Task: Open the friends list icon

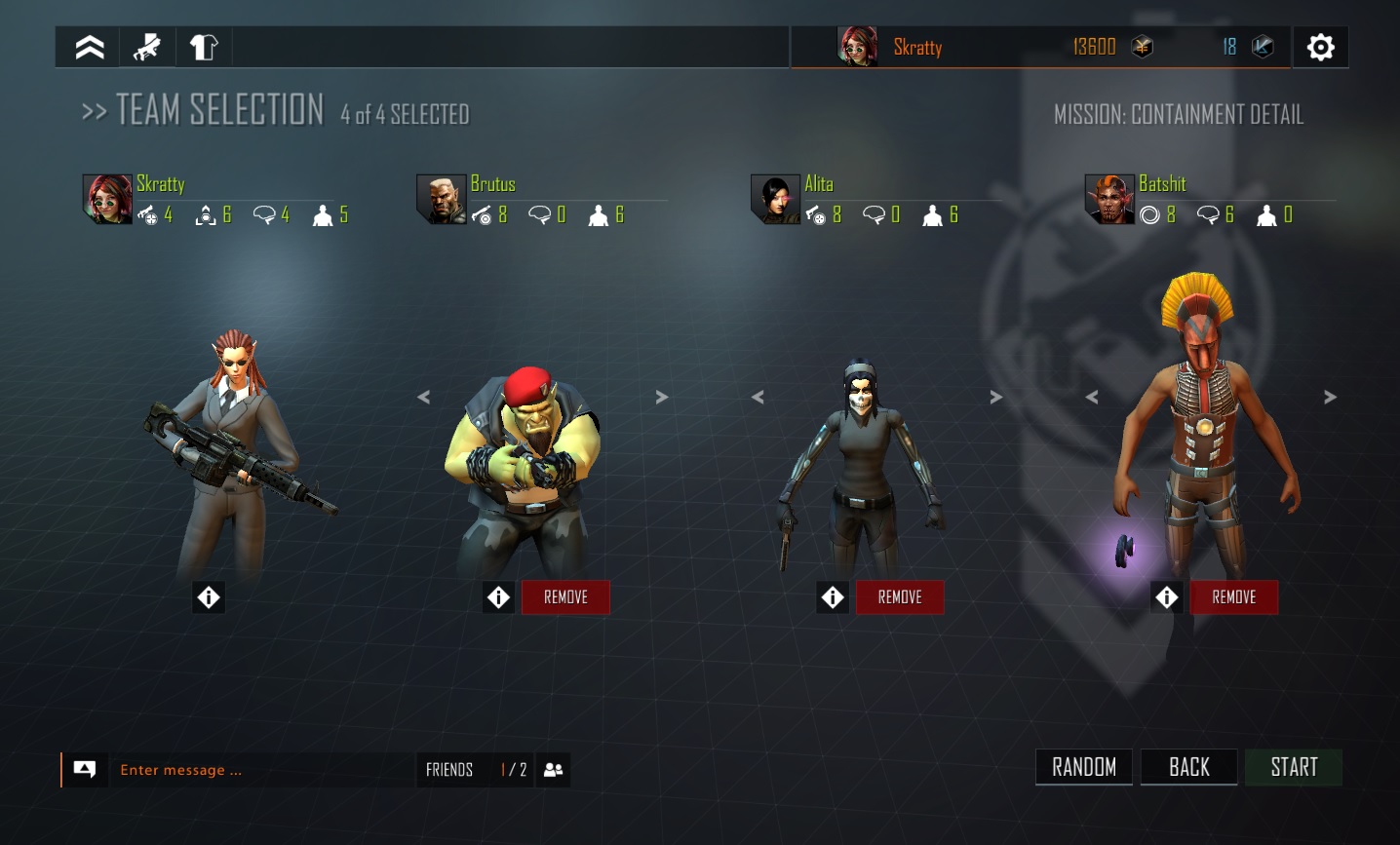Action: (553, 770)
